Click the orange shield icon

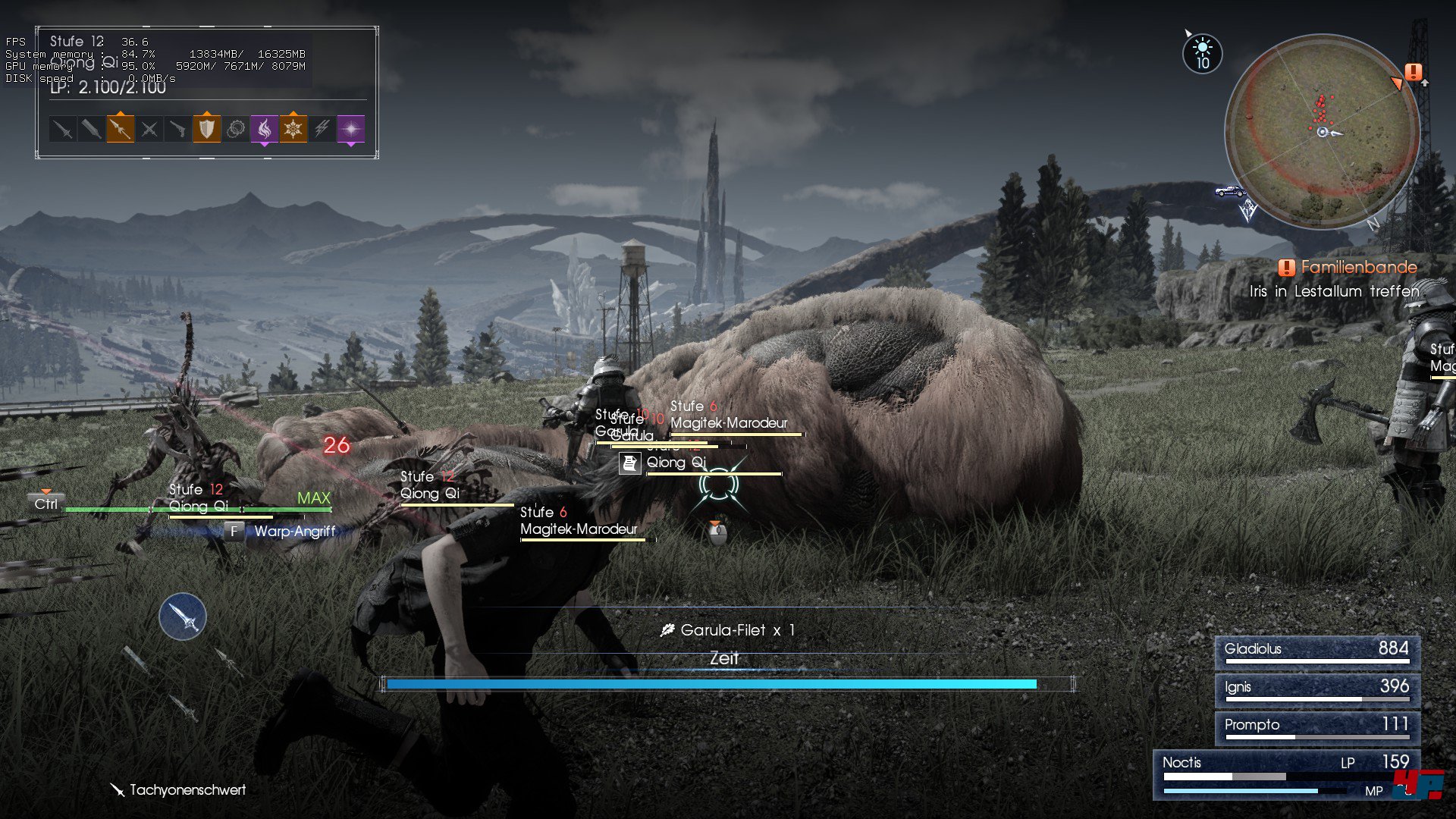coord(206,129)
